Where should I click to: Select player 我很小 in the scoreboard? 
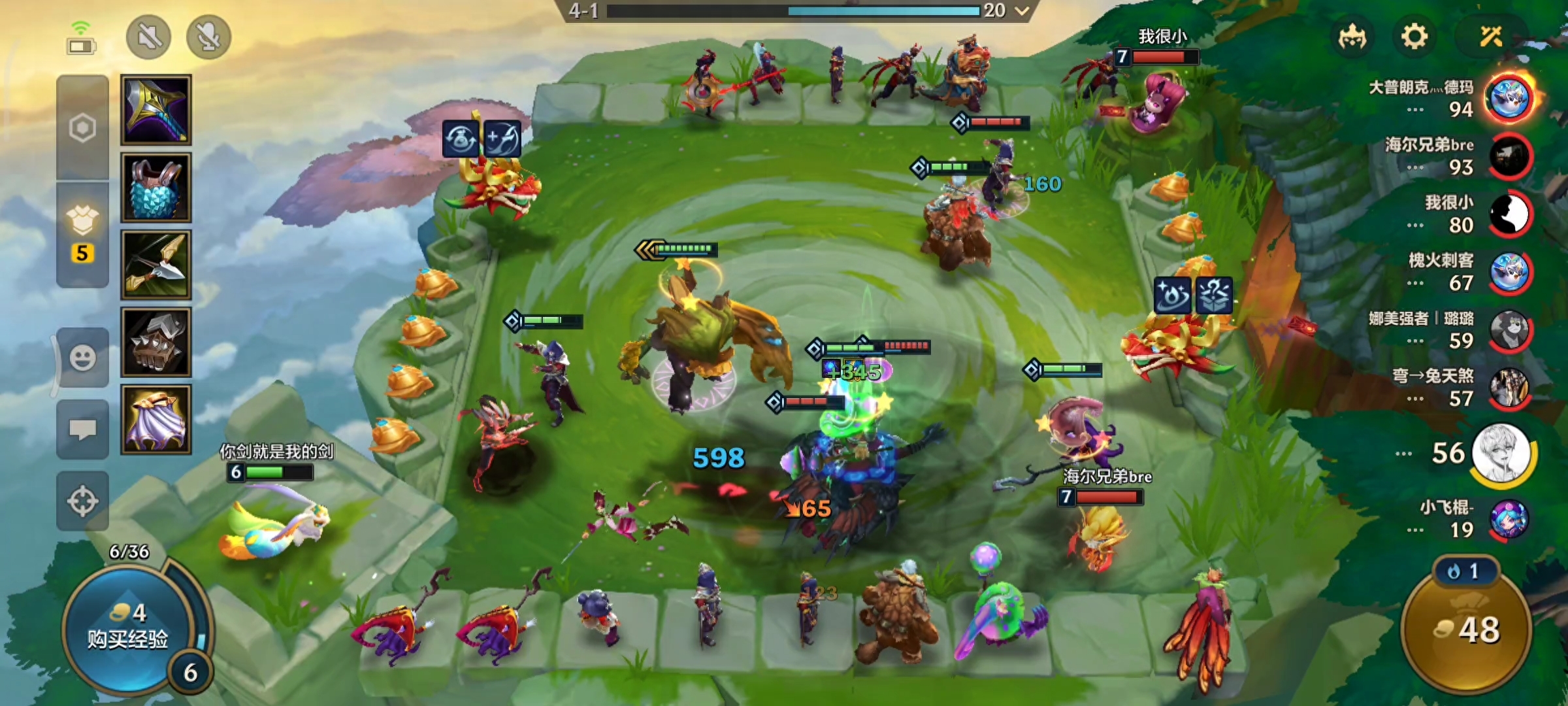(1510, 214)
